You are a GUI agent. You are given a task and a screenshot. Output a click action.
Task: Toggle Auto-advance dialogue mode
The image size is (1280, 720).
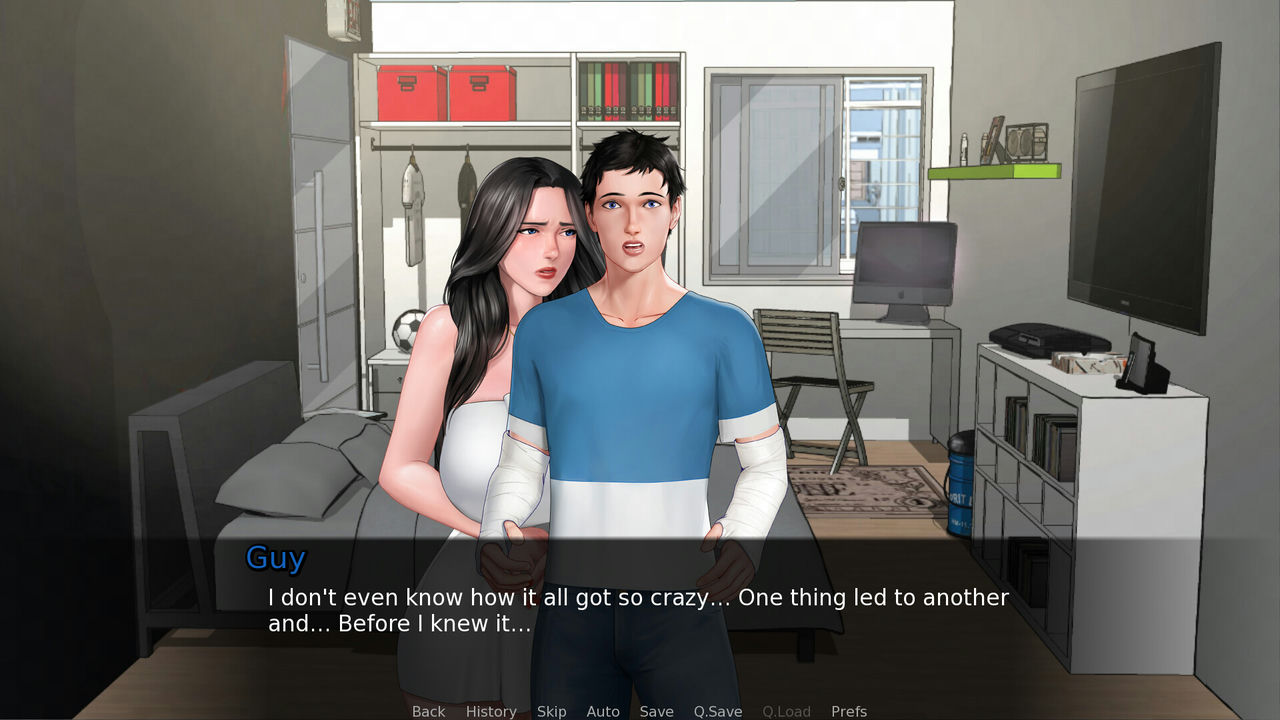(x=603, y=711)
